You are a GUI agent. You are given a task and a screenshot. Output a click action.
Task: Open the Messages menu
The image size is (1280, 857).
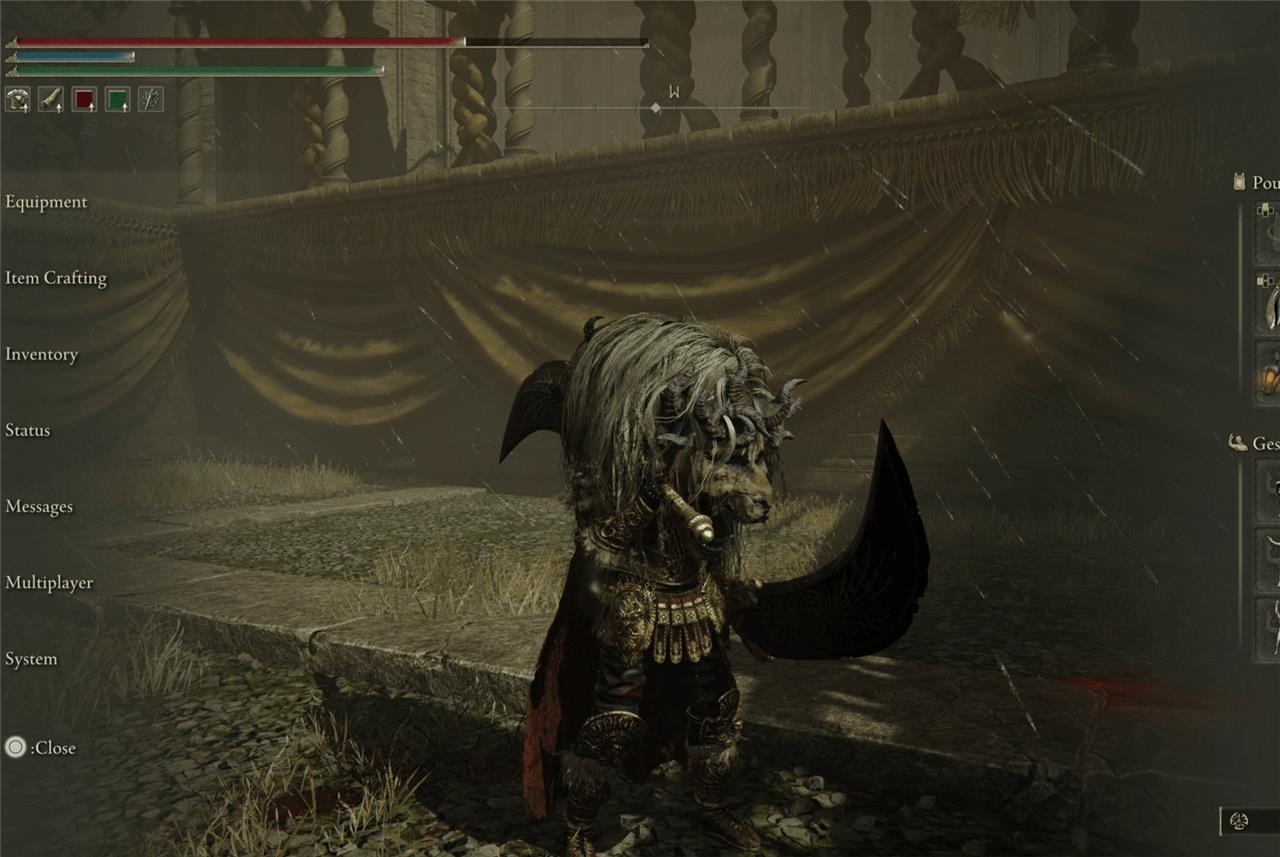pos(39,507)
